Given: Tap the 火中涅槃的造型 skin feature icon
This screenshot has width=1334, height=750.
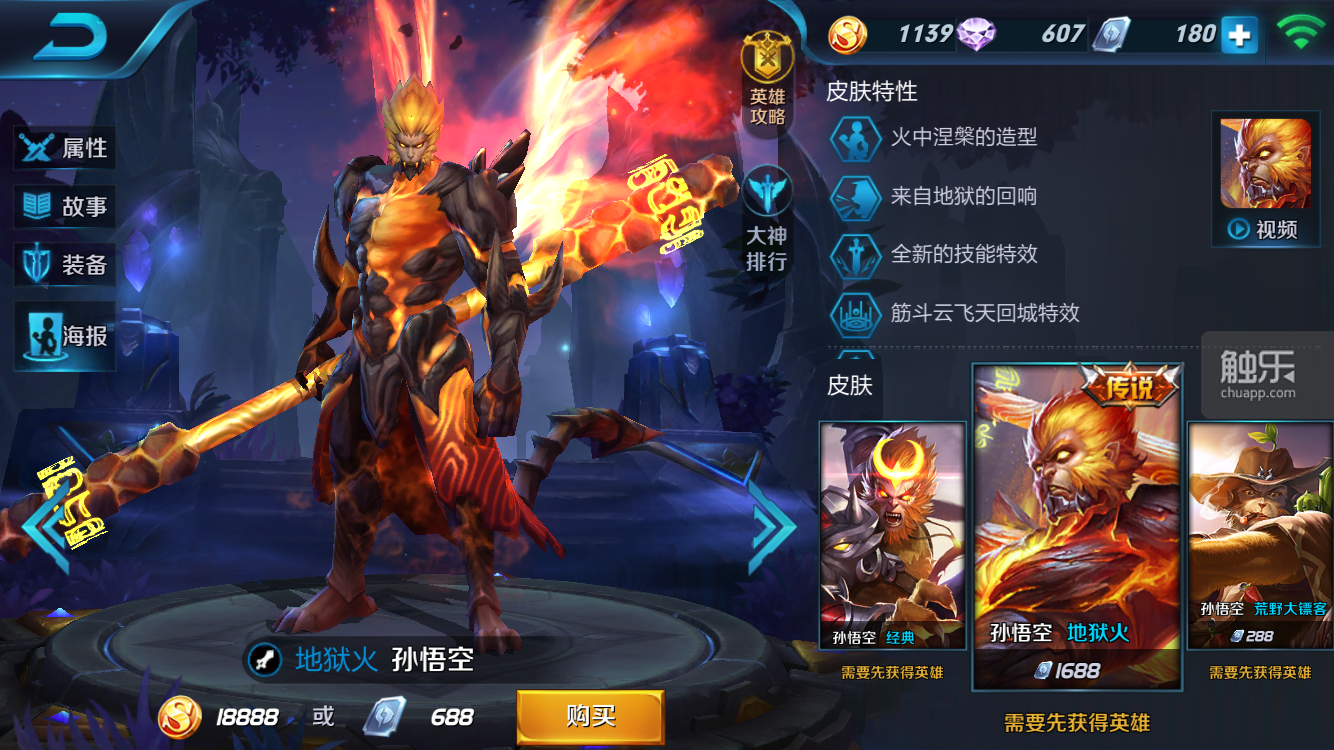Looking at the screenshot, I should 856,137.
